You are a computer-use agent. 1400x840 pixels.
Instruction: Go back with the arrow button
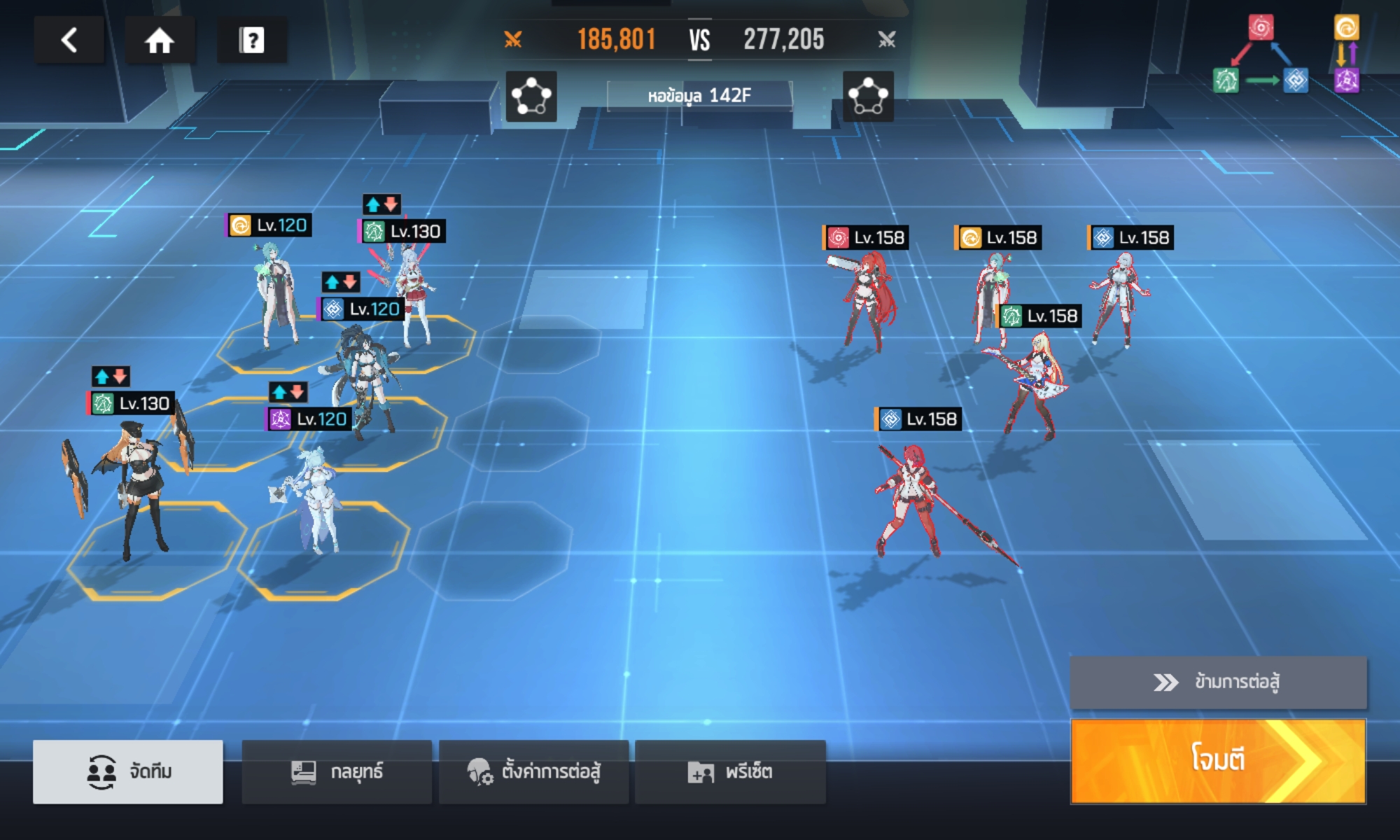pyautogui.click(x=69, y=40)
